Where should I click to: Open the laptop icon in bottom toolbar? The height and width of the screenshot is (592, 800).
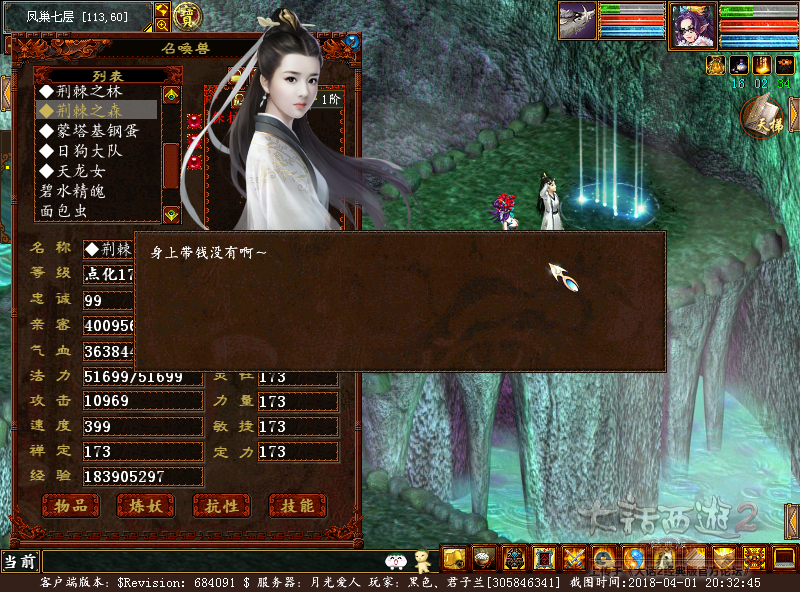tap(785, 558)
